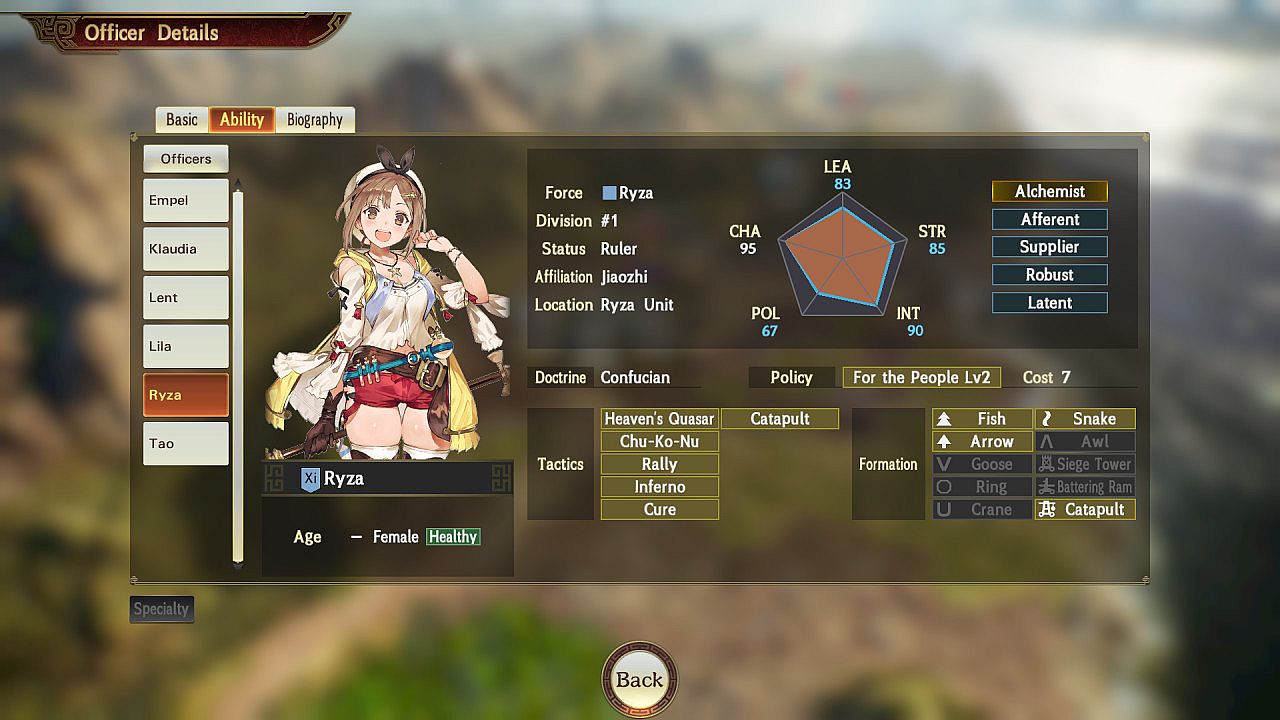The height and width of the screenshot is (720, 1280).
Task: Open the Biography tab
Action: point(315,120)
